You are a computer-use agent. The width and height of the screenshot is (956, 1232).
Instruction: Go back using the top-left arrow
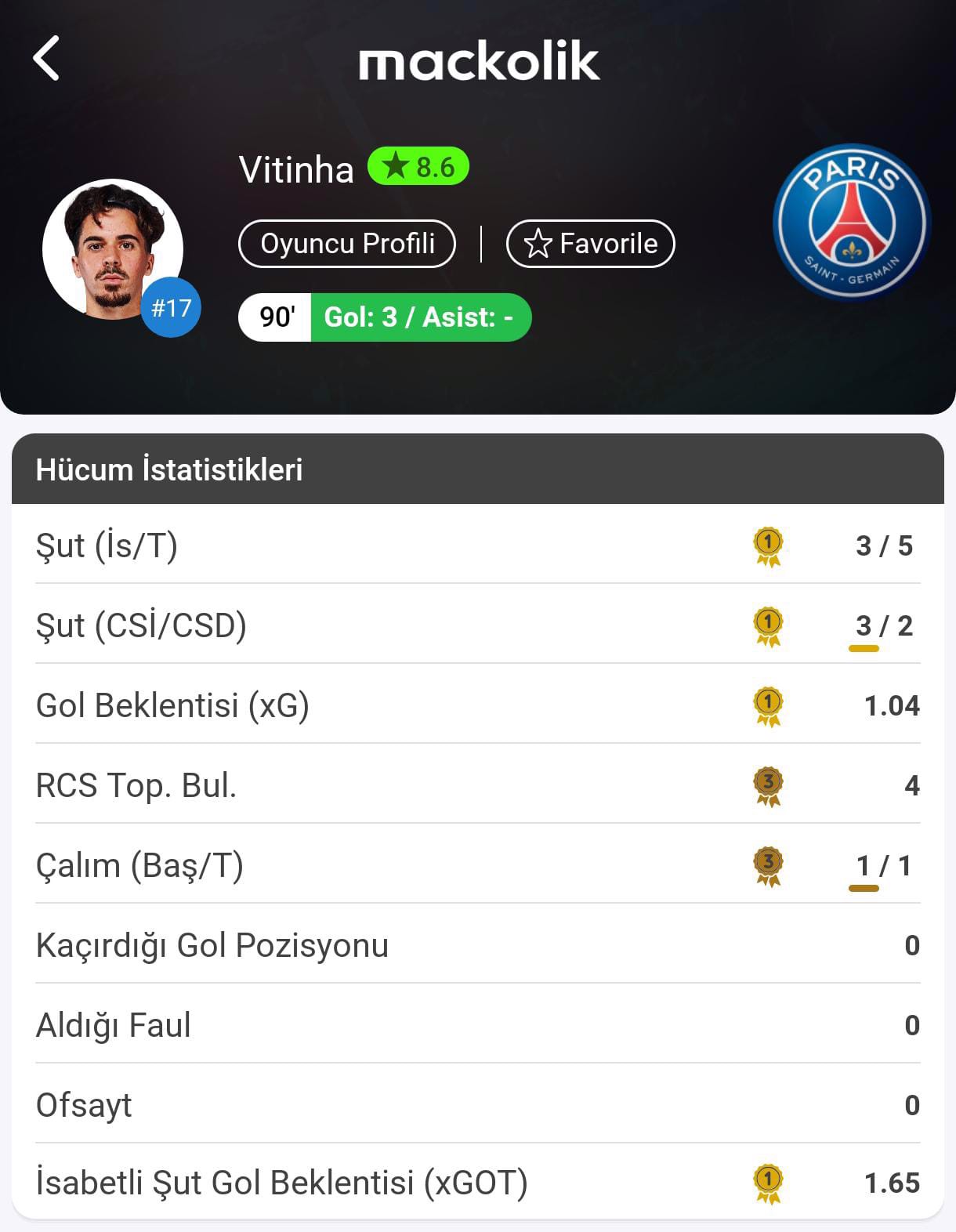pos(47,59)
